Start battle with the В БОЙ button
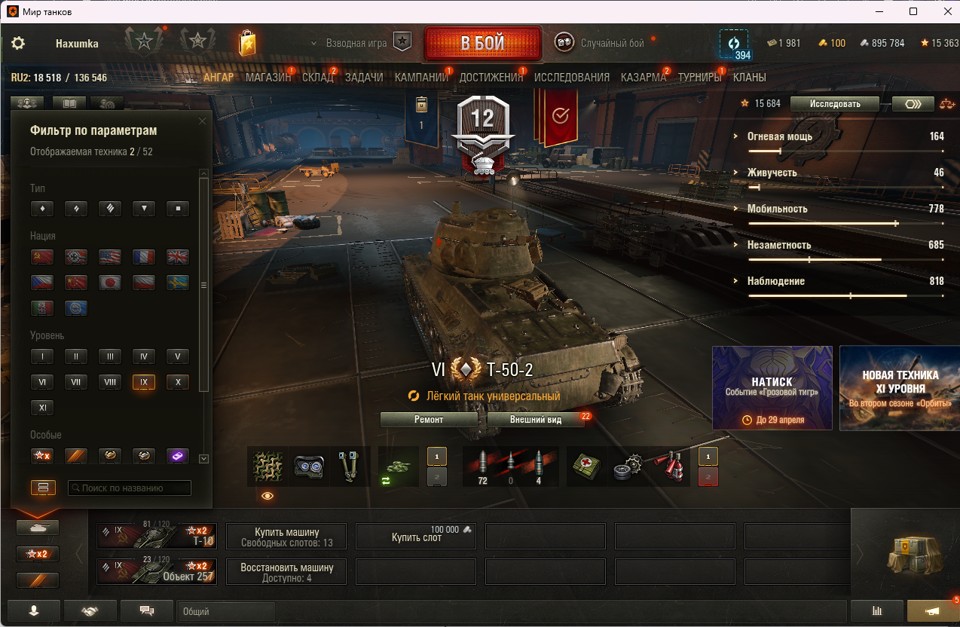The image size is (960, 627). click(x=482, y=44)
